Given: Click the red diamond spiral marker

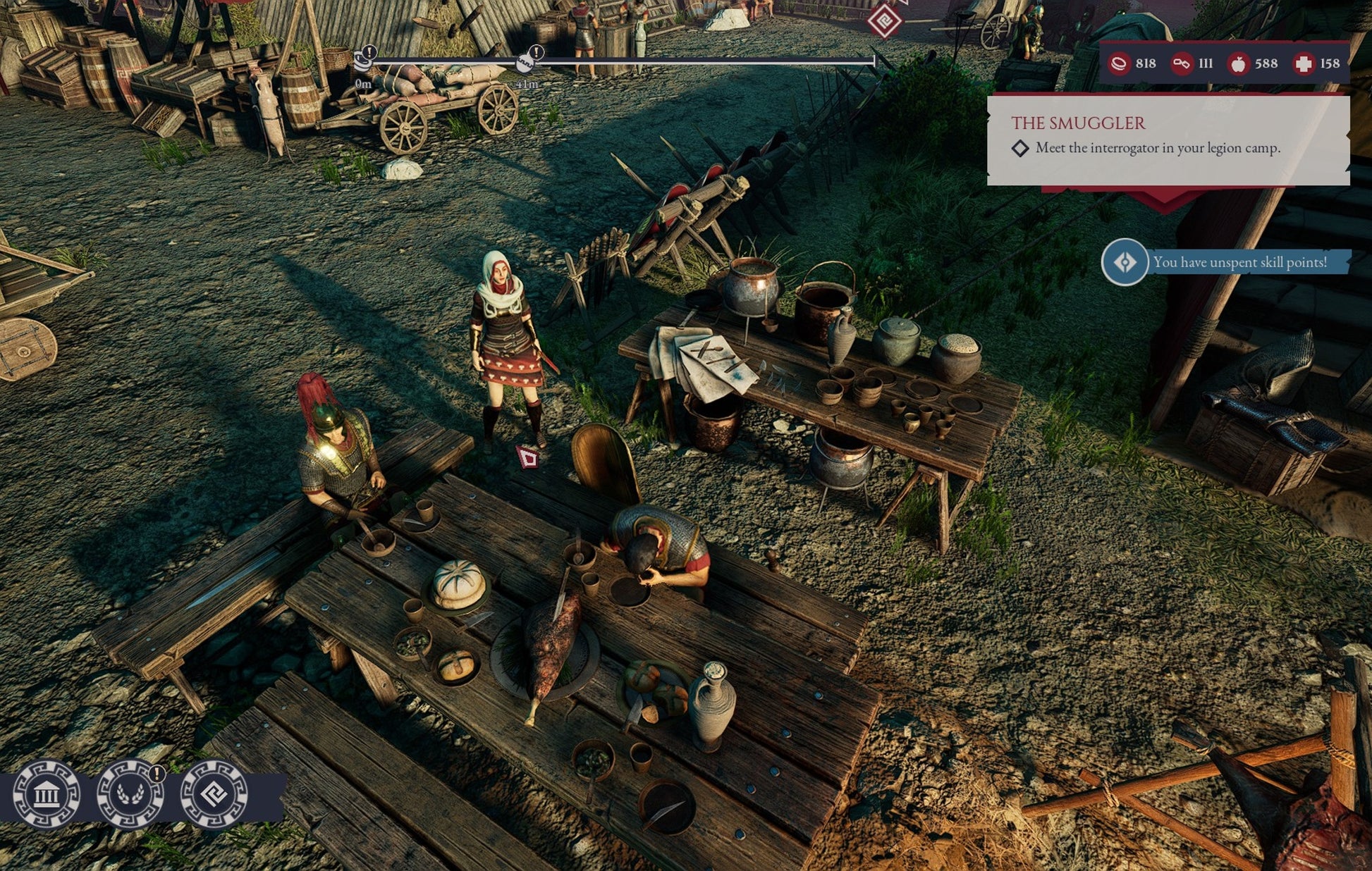Looking at the screenshot, I should point(884,21).
